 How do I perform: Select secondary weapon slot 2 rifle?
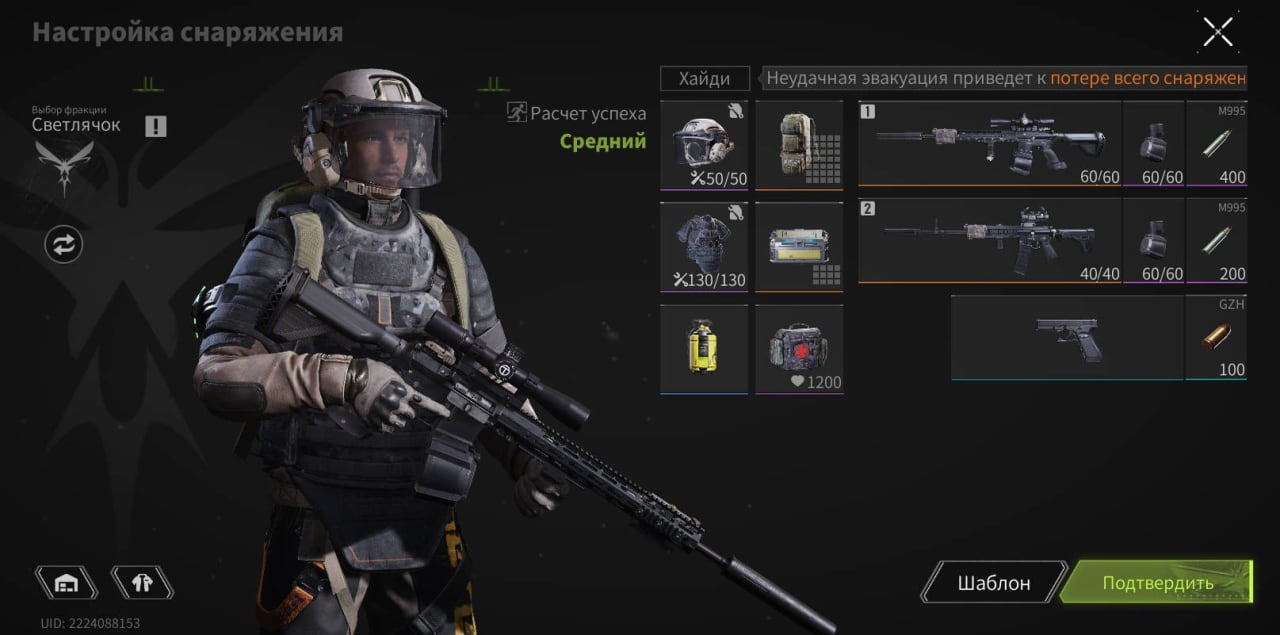point(989,240)
